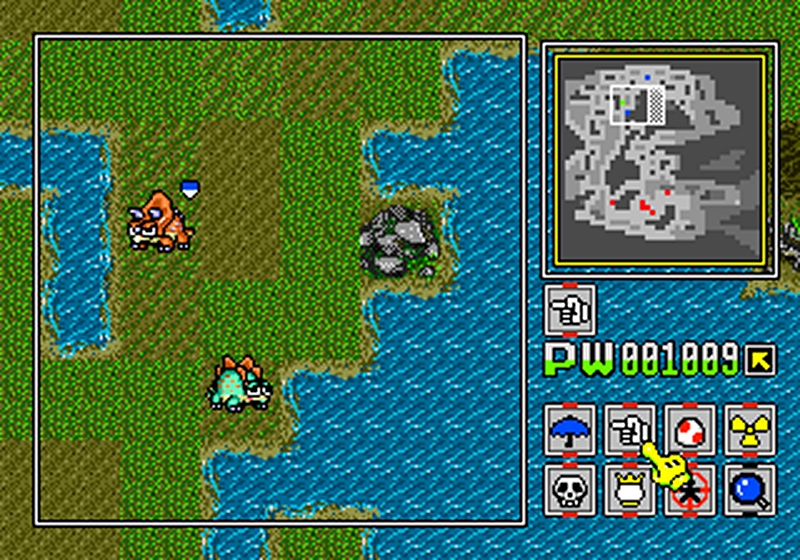
Task: Click the minimap overview panel
Action: pyautogui.click(x=660, y=160)
